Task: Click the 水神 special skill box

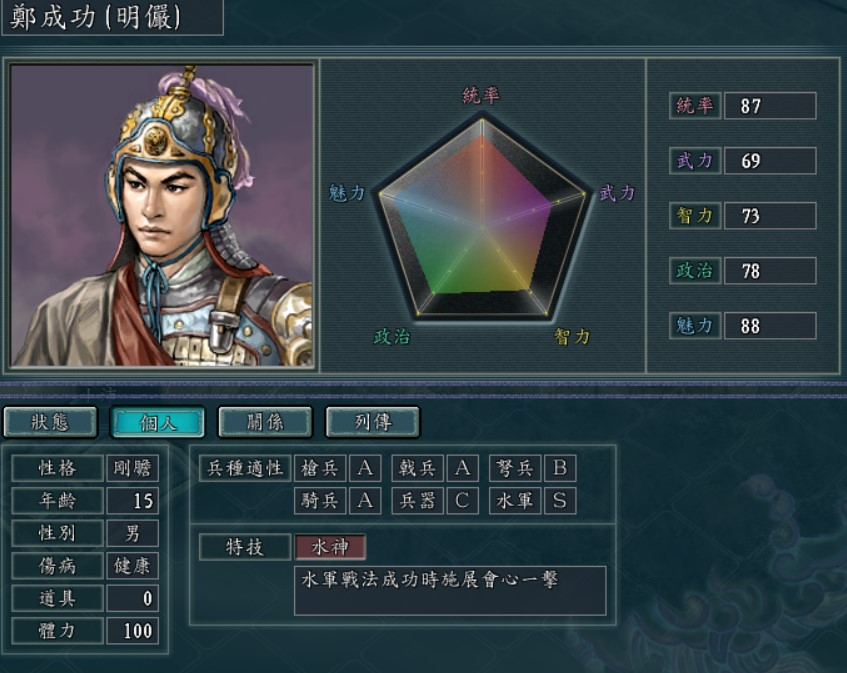Action: tap(330, 547)
